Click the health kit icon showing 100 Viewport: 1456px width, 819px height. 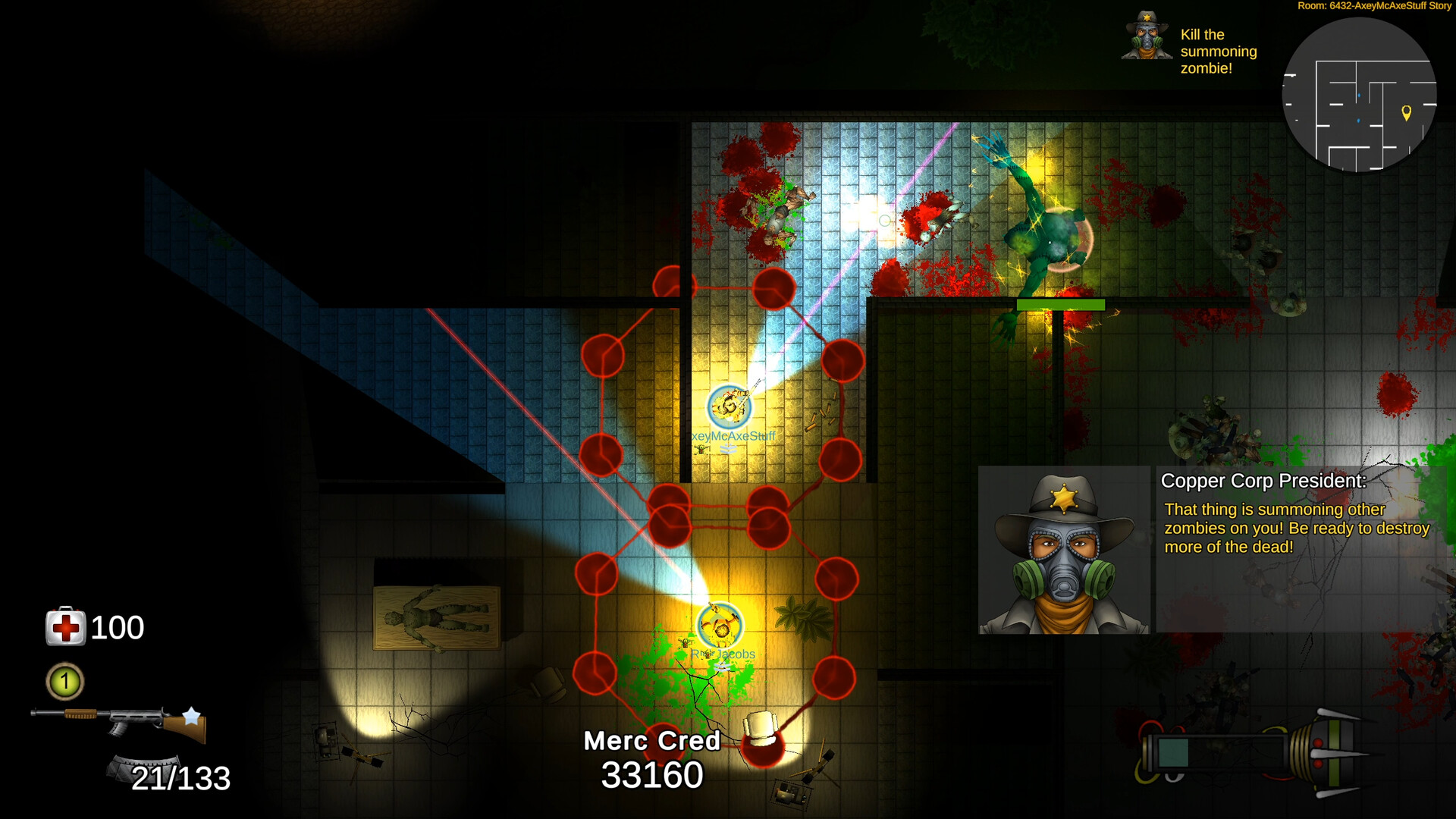(x=67, y=627)
